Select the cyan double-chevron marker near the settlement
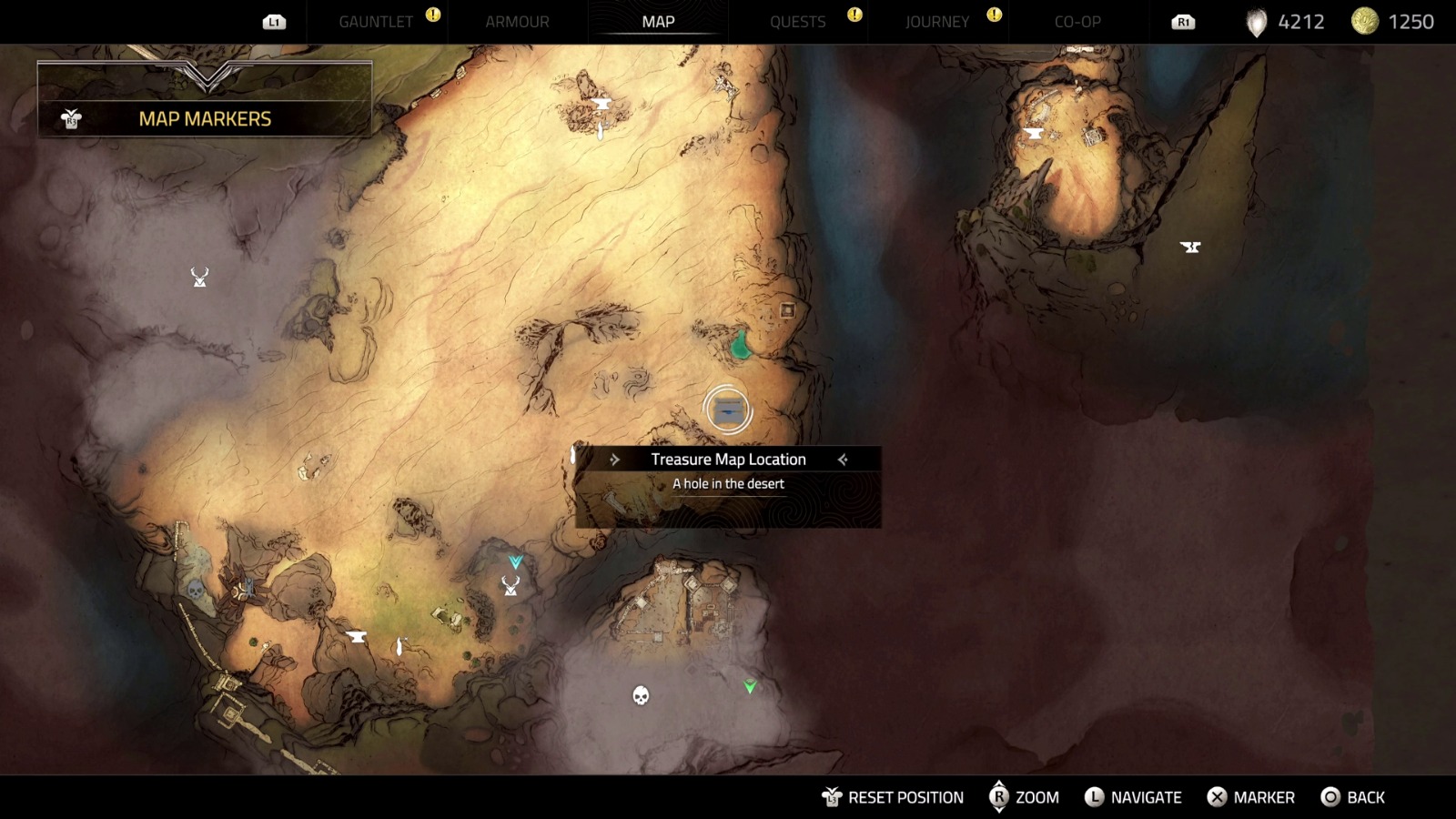The width and height of the screenshot is (1456, 819). click(x=515, y=562)
